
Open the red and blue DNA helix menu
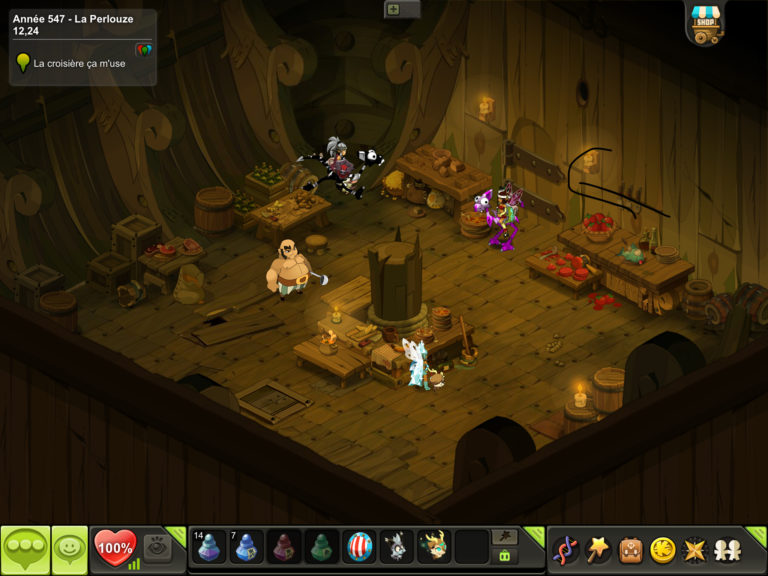565,549
